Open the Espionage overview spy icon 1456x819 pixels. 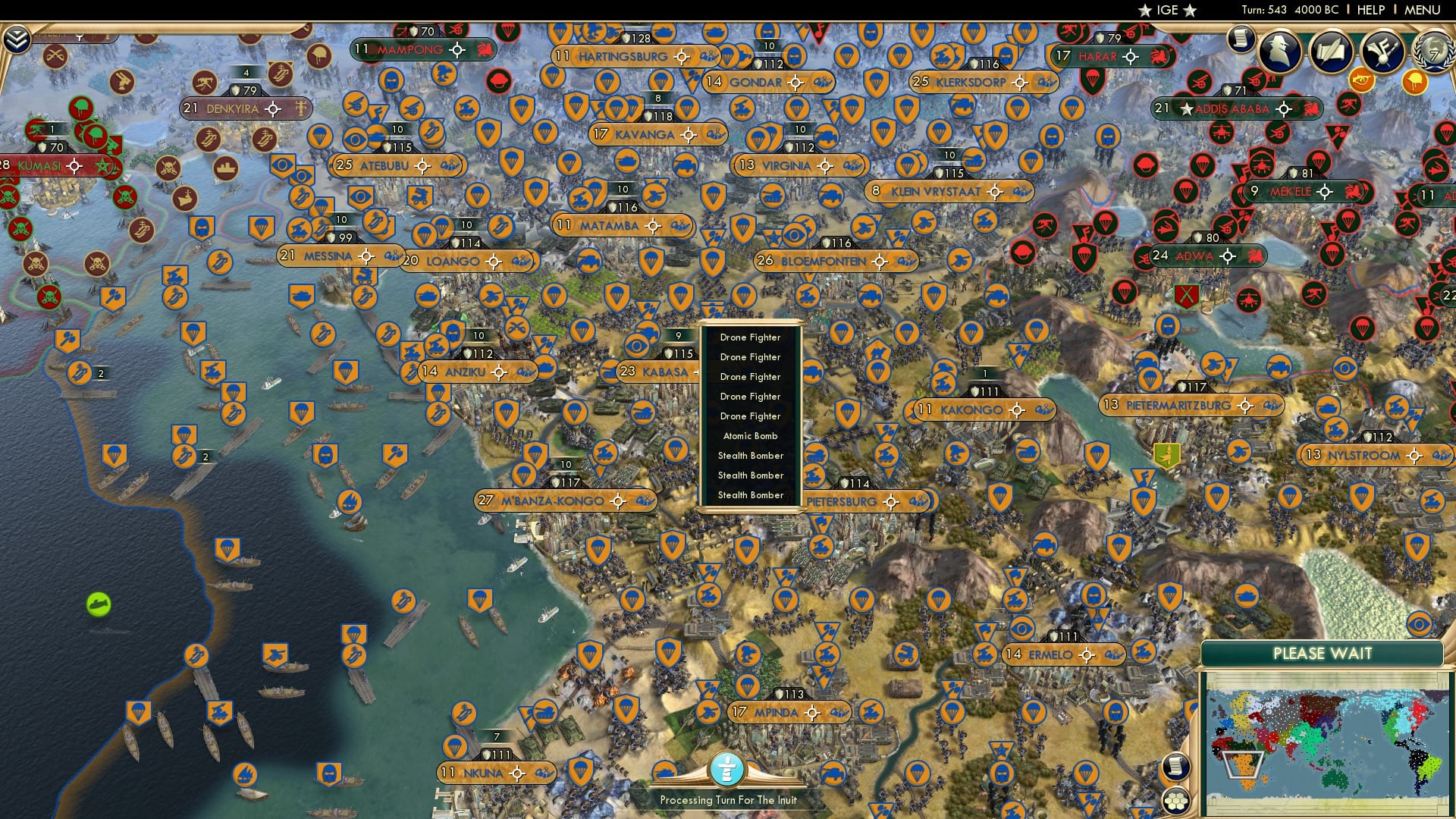1279,51
